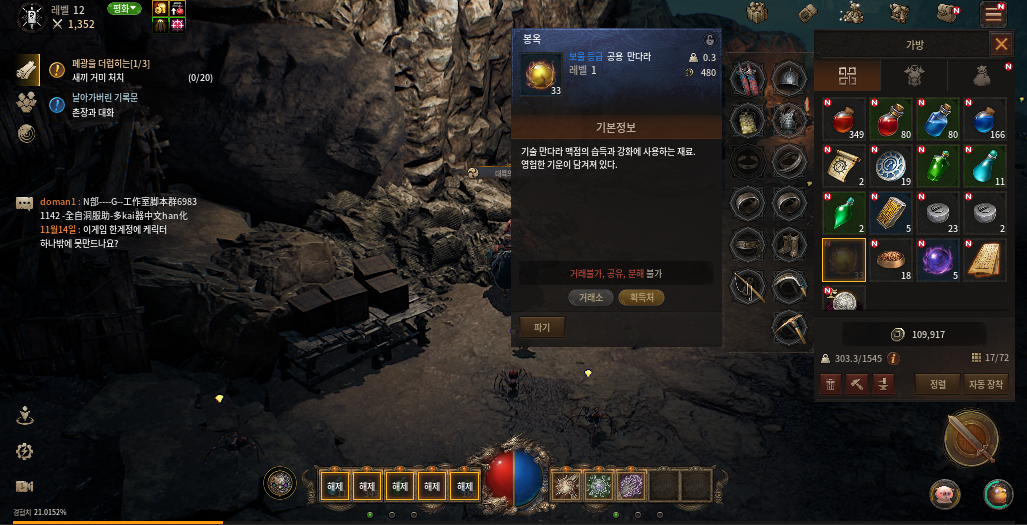Image resolution: width=1027 pixels, height=525 pixels.
Task: Open the hamburger main menu
Action: click(x=993, y=13)
